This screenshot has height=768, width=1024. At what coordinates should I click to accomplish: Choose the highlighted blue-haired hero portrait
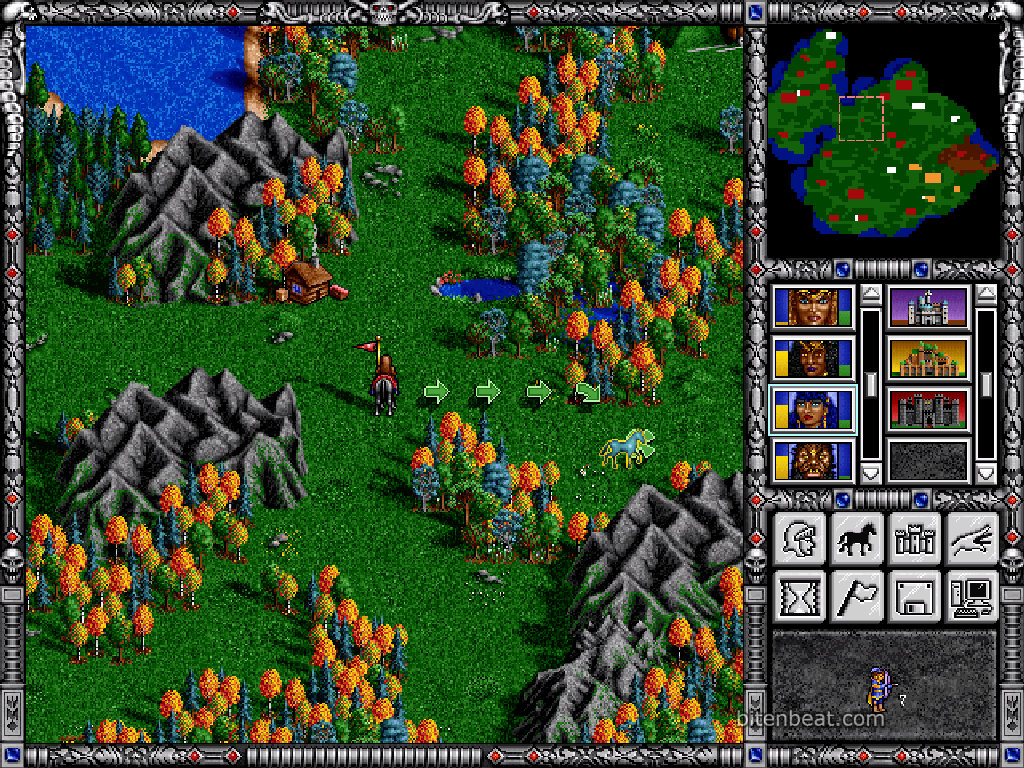(x=813, y=410)
